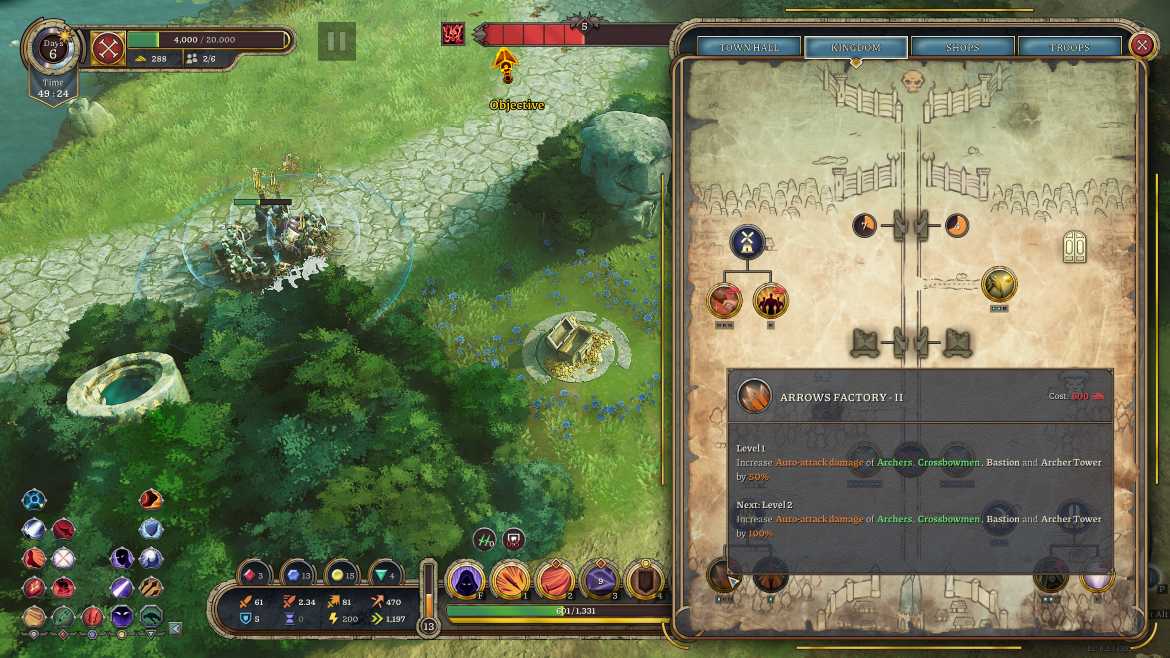Choose the golden horse upgrade node

pyautogui.click(x=998, y=284)
